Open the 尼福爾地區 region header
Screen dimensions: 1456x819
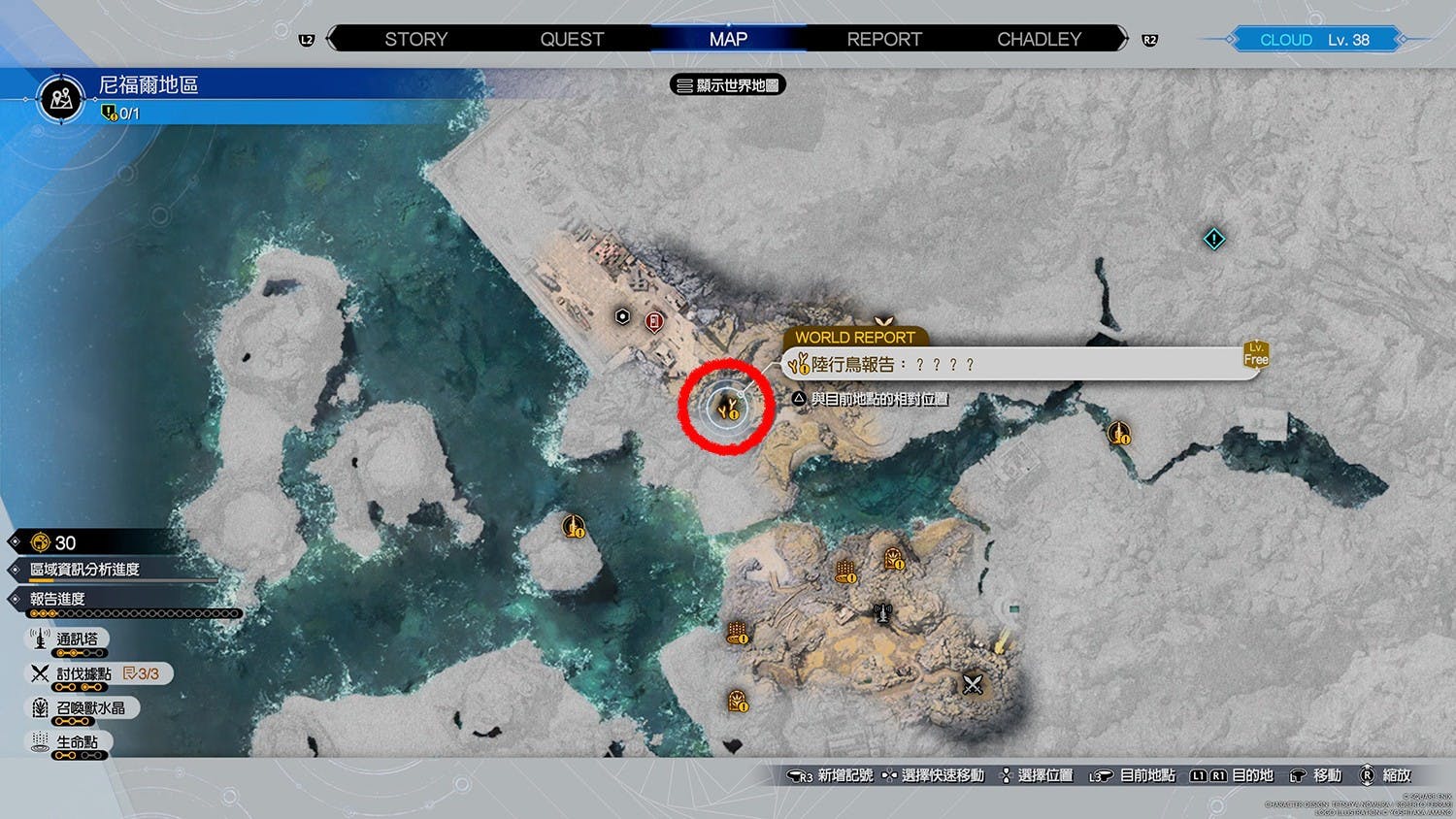point(149,85)
